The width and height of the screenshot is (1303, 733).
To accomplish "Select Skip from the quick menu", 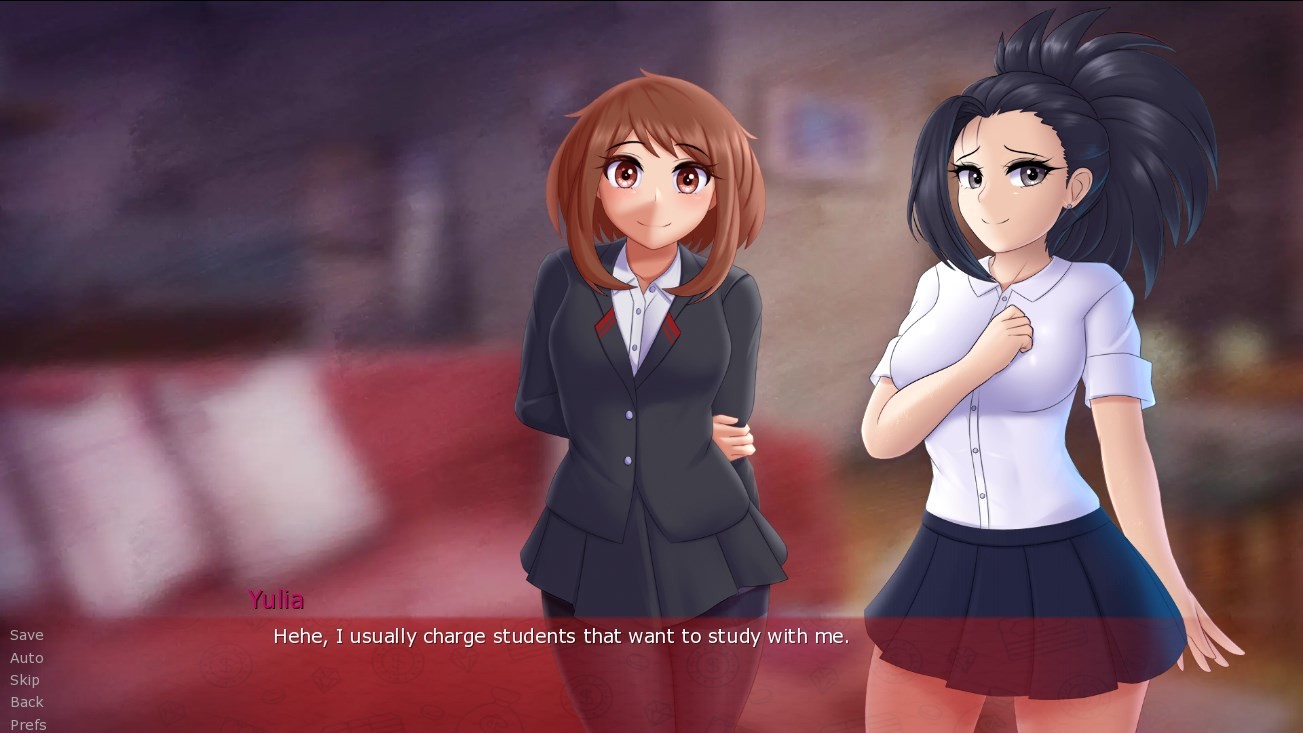I will click(25, 679).
